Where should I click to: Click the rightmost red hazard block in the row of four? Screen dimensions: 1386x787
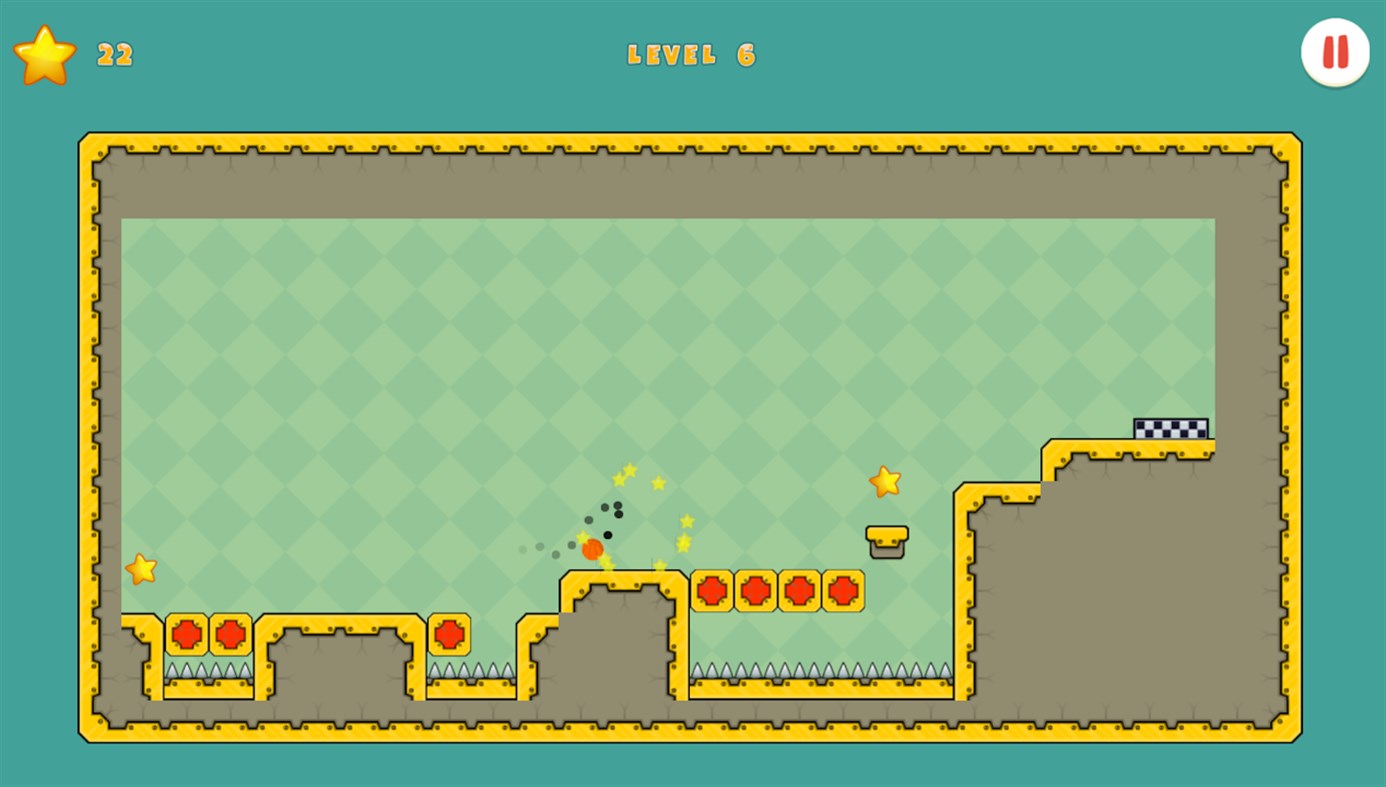[x=843, y=591]
